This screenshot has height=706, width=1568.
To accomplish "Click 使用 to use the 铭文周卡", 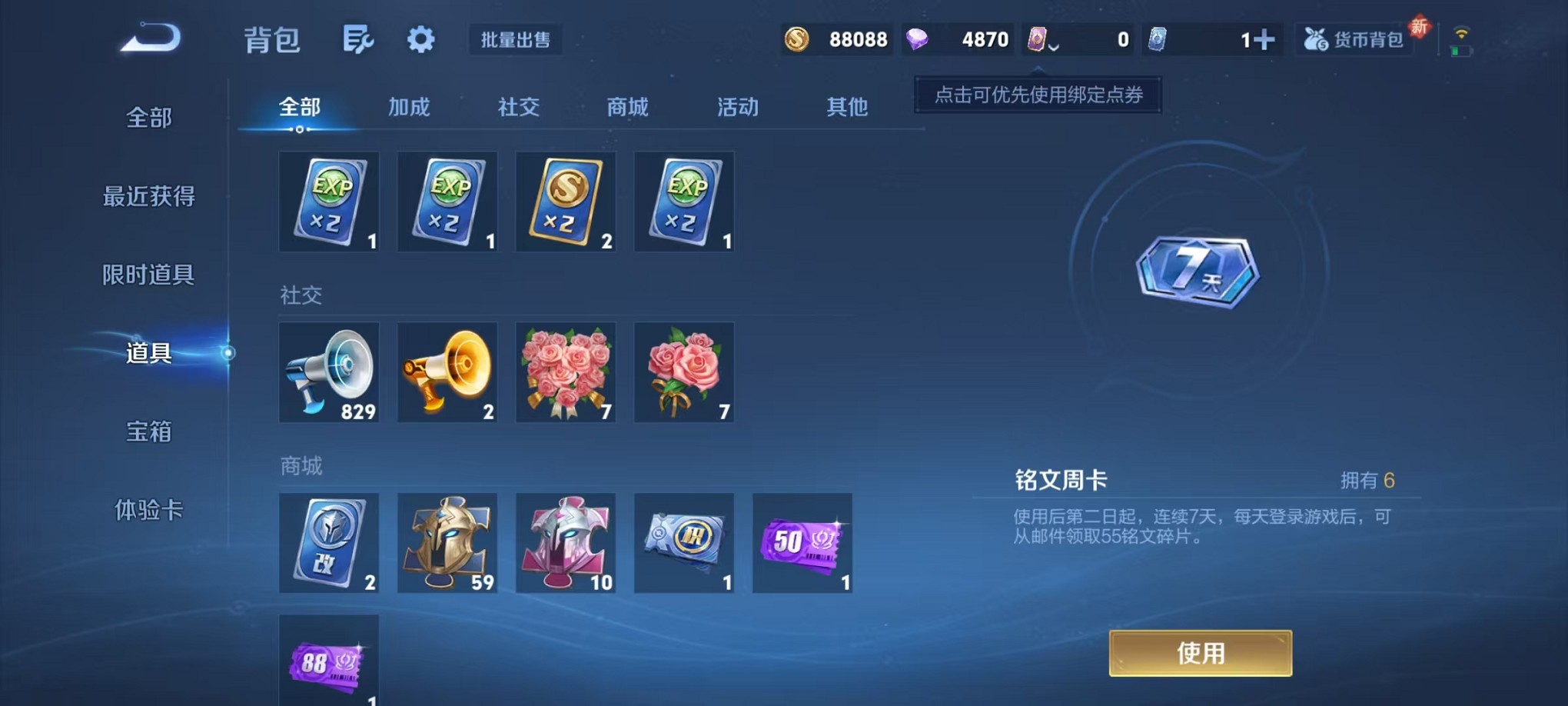I will [1200, 652].
